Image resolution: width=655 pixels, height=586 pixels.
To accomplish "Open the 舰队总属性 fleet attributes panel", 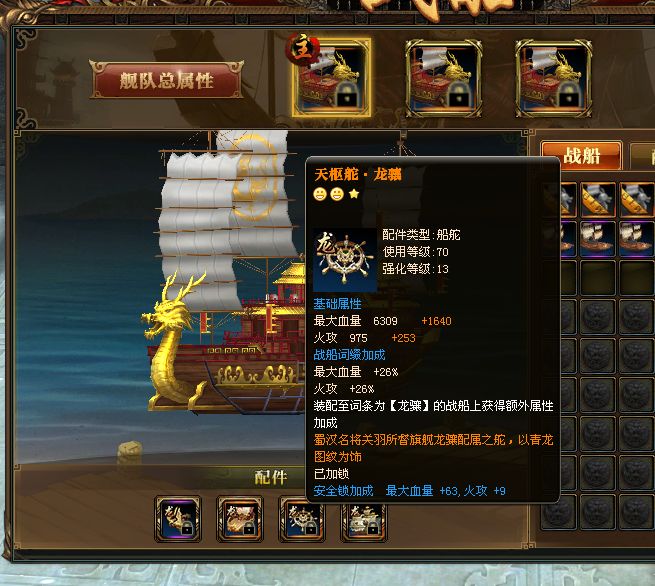I will [166, 81].
